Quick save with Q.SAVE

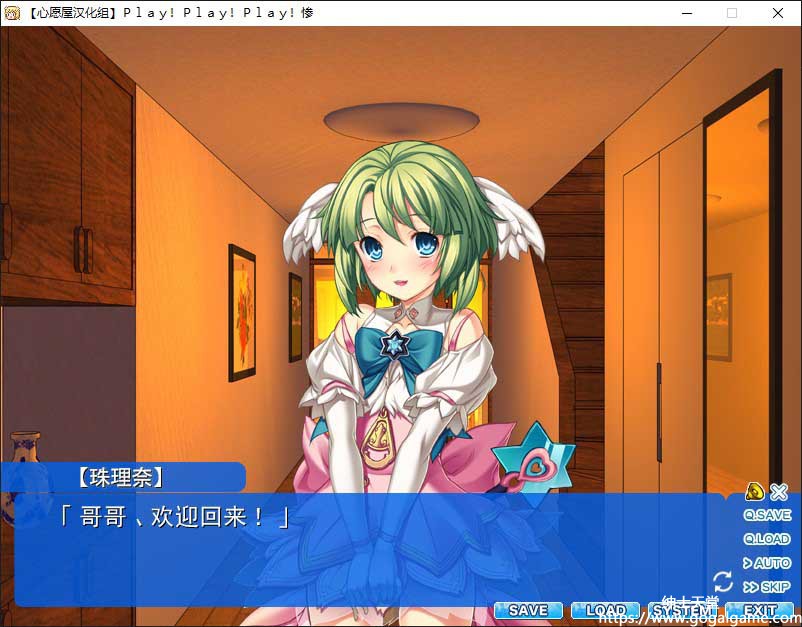coord(767,516)
